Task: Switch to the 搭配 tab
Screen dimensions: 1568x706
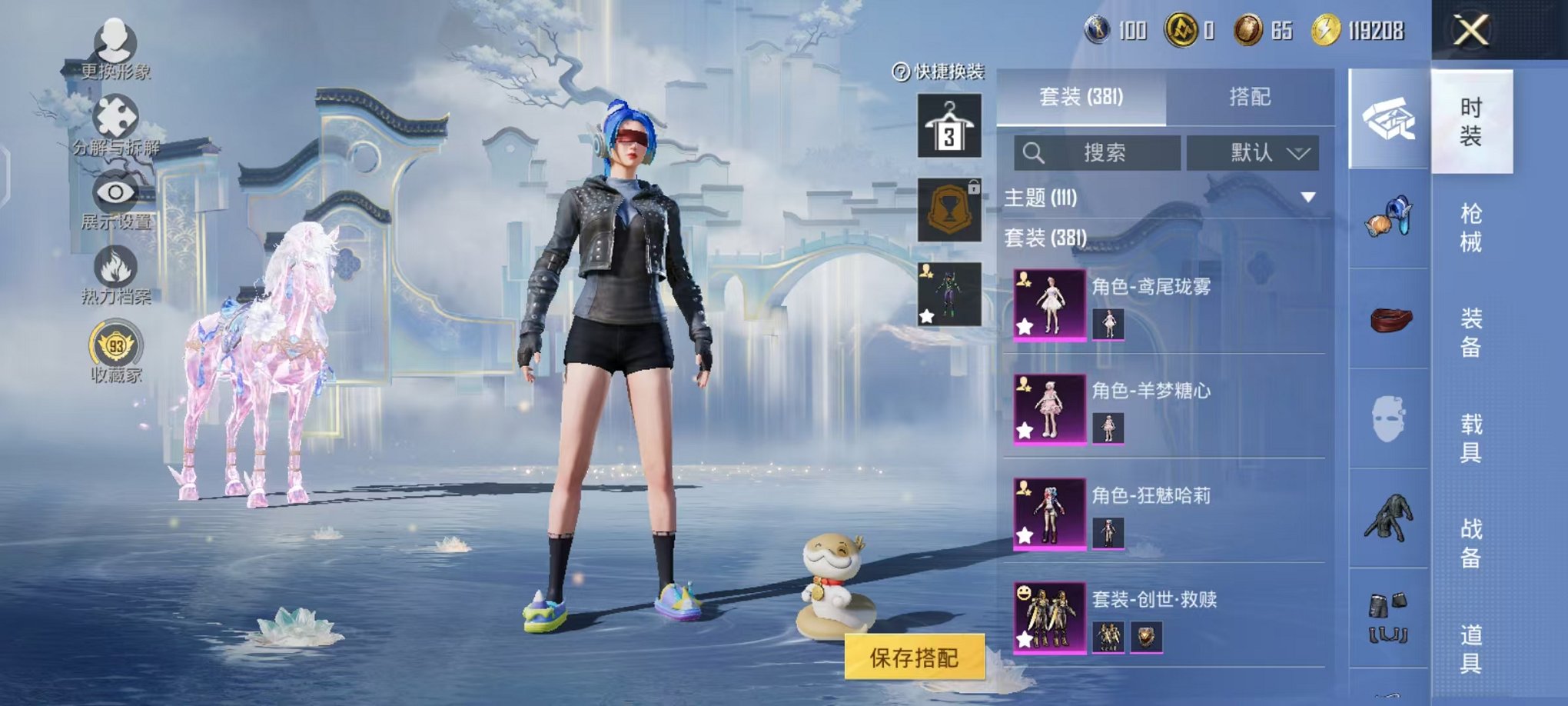Action: (1249, 97)
